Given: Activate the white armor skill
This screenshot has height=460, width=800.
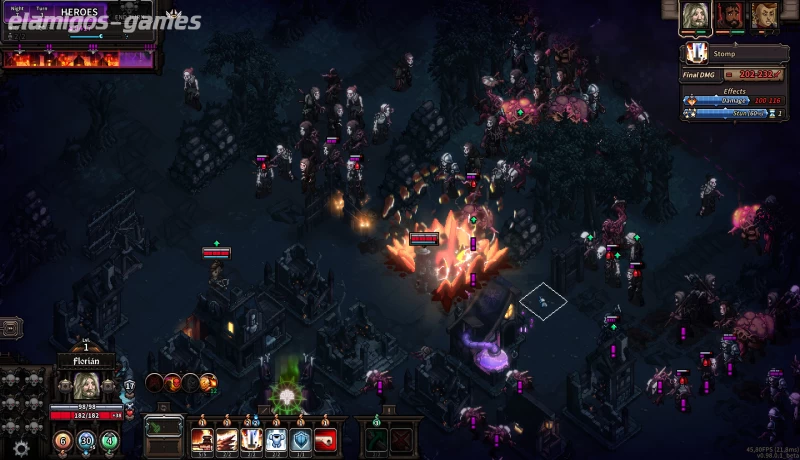Looking at the screenshot, I should coord(277,437).
